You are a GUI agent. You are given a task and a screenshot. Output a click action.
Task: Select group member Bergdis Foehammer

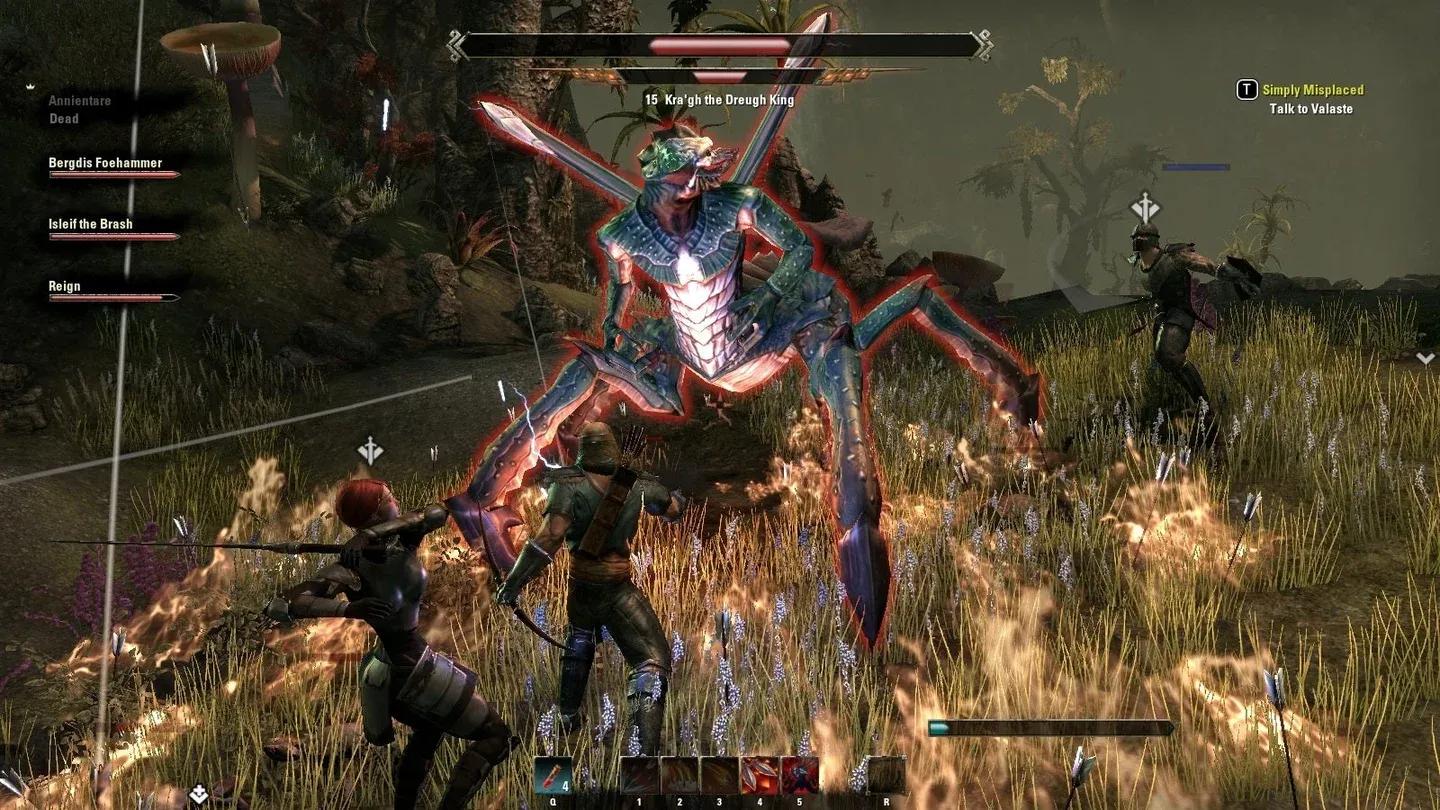click(106, 163)
